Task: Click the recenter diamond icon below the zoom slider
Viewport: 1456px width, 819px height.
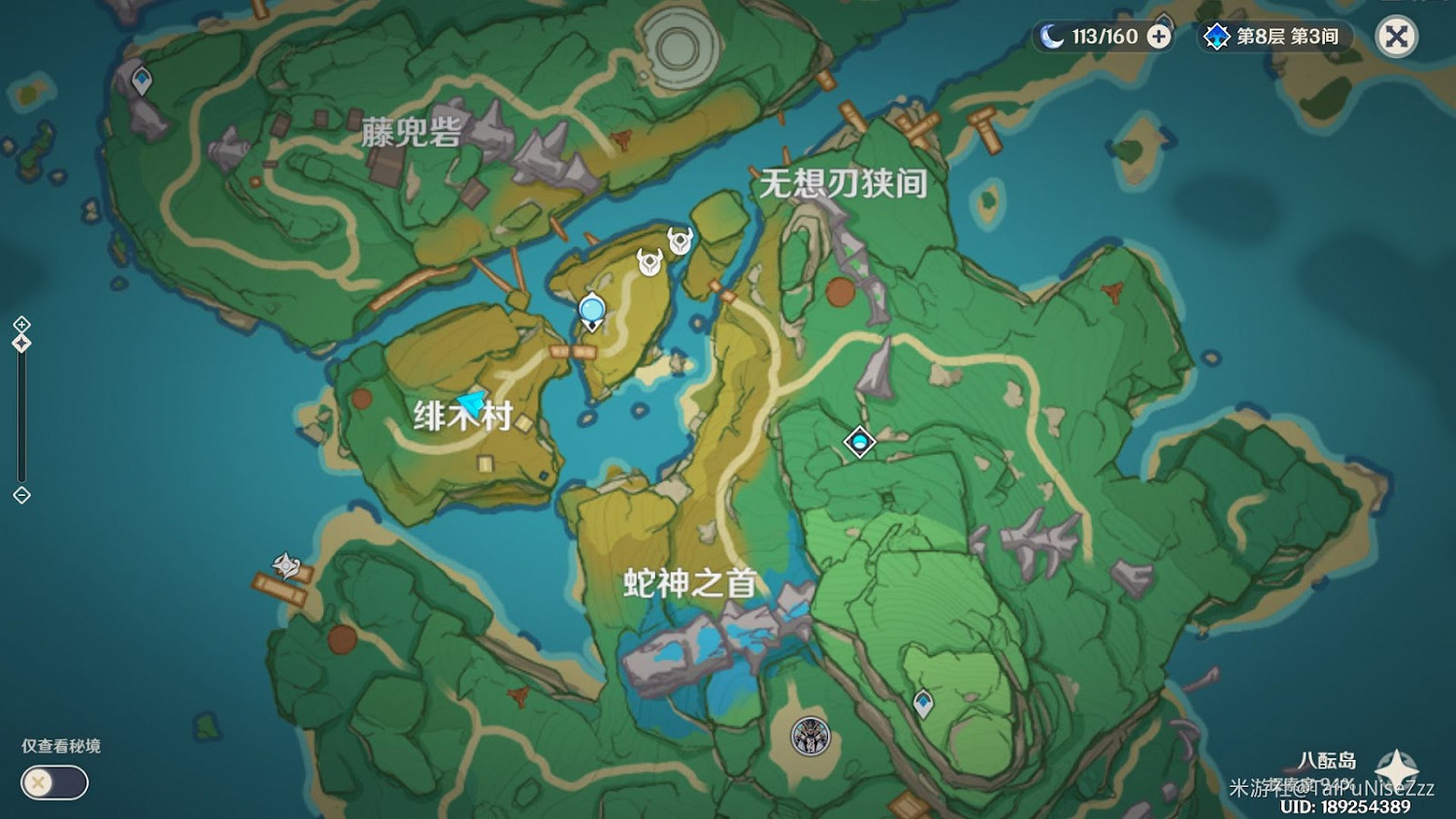Action: pyautogui.click(x=21, y=496)
